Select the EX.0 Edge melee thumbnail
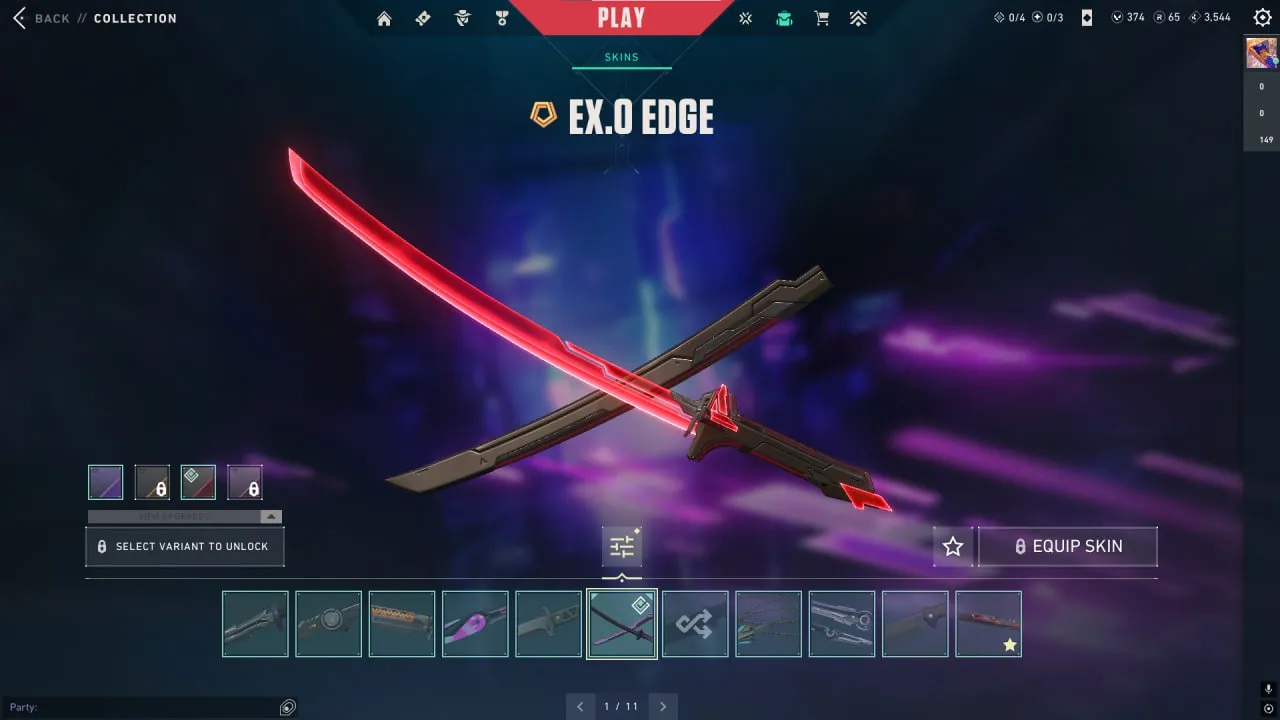This screenshot has width=1280, height=720. point(621,623)
